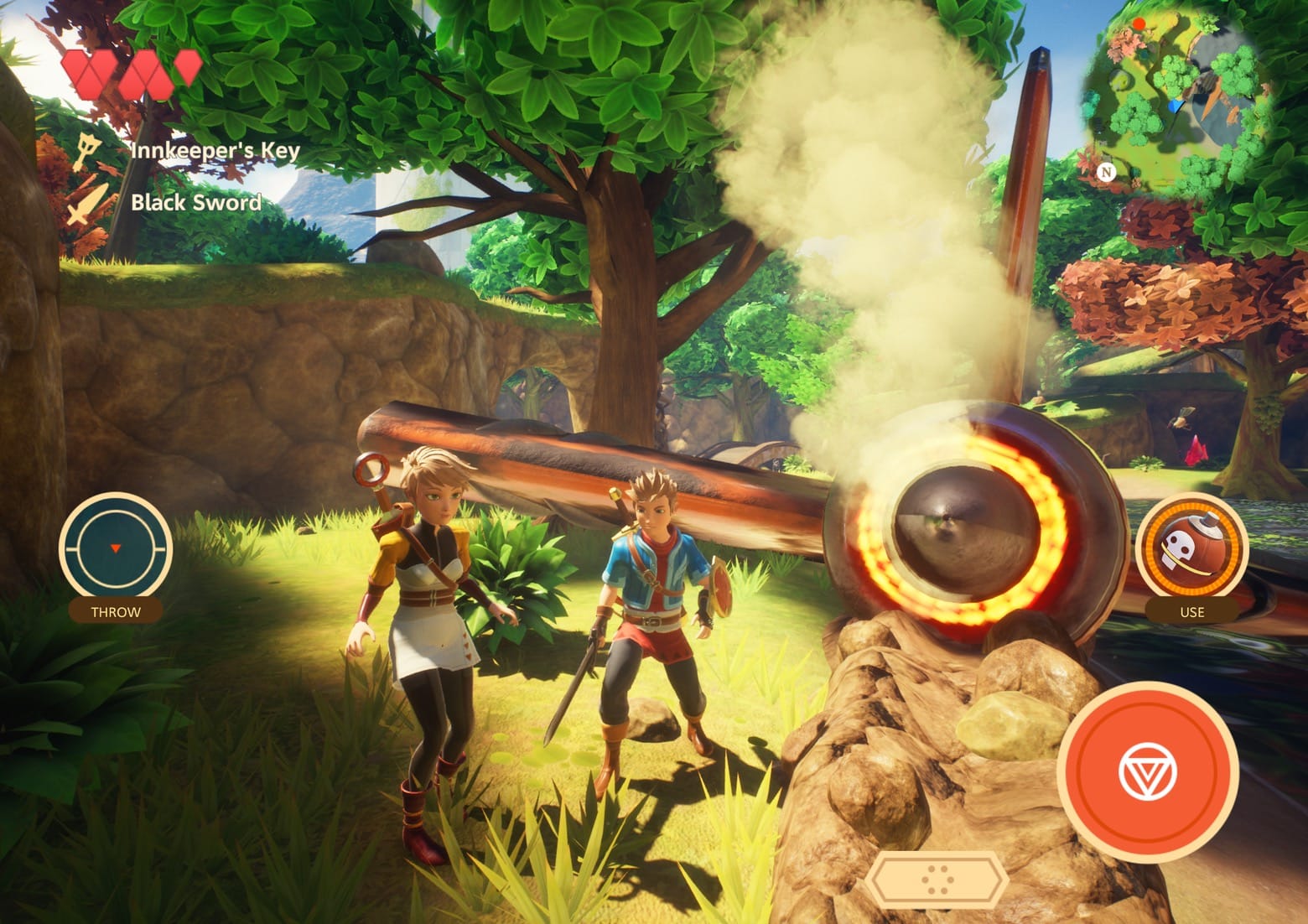Screen dimensions: 1308x924
Task: Tap the large red attack button
Action: (x=1147, y=771)
